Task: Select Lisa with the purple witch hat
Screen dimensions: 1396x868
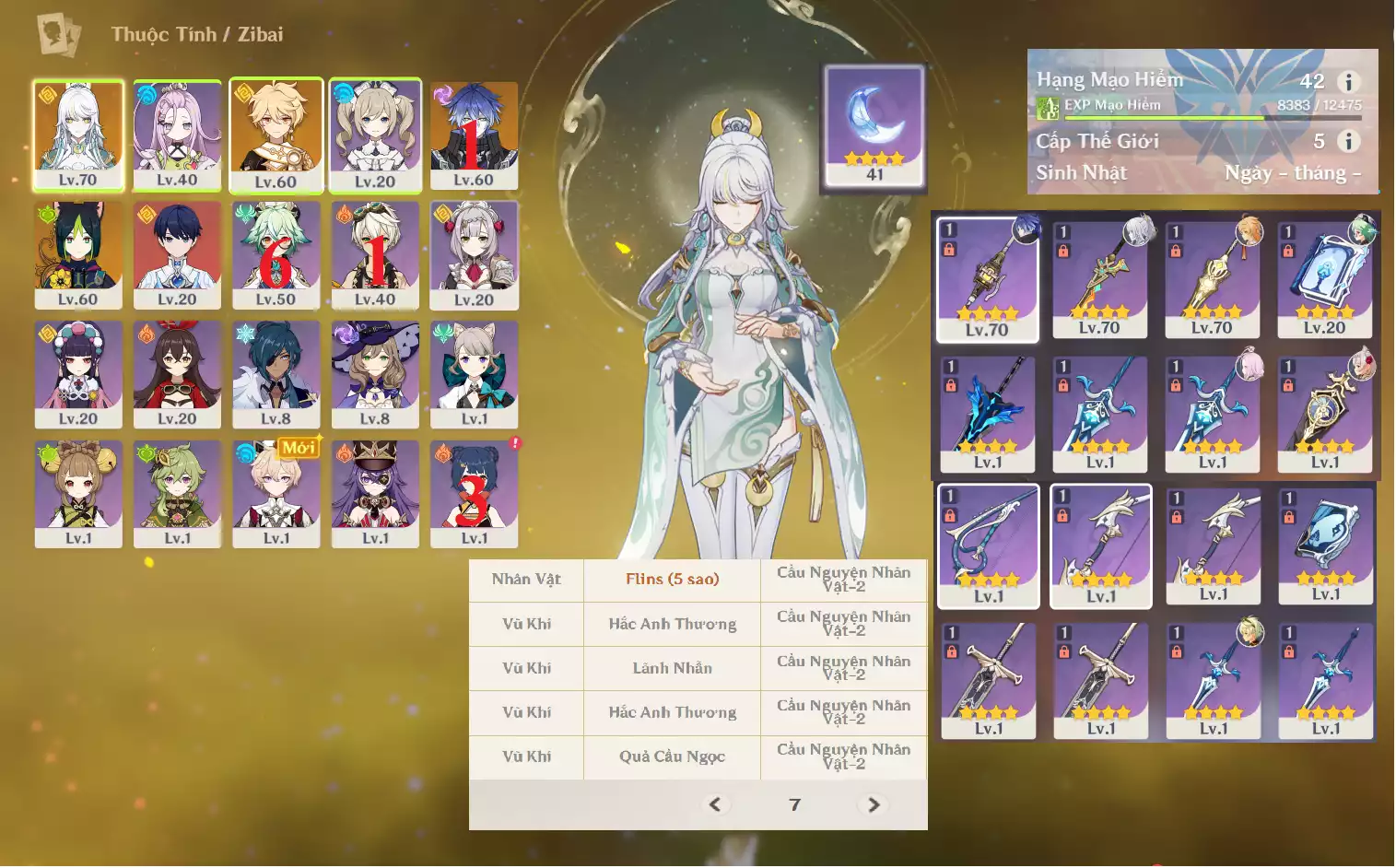Action: point(375,374)
